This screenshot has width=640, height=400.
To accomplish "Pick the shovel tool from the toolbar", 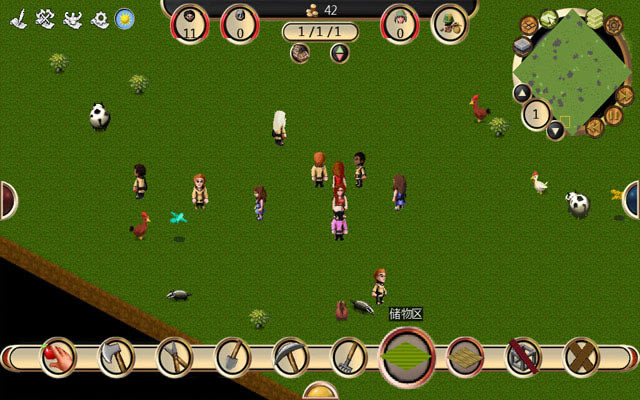I will coord(232,356).
